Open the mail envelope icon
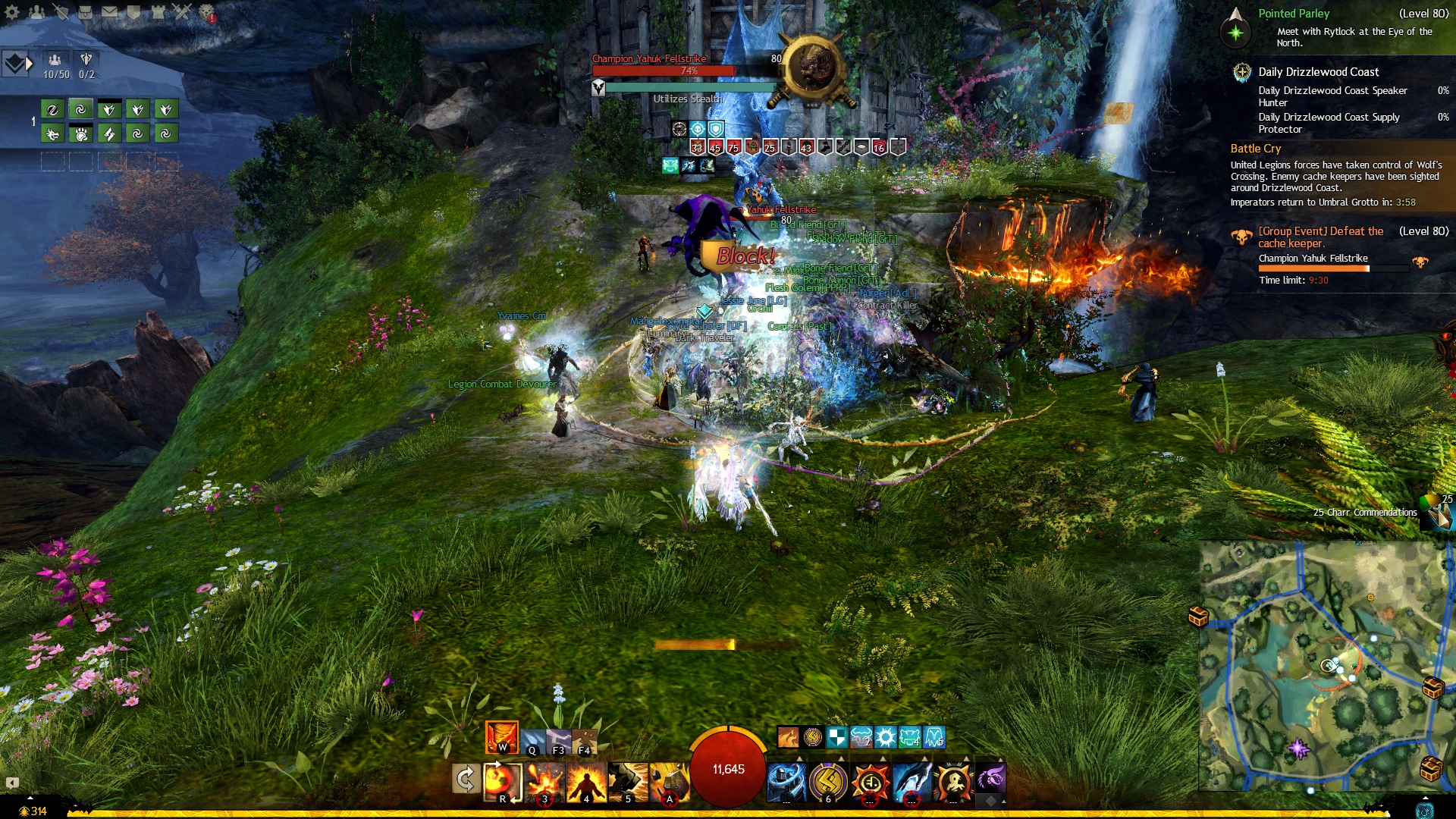The height and width of the screenshot is (819, 1456). click(109, 11)
